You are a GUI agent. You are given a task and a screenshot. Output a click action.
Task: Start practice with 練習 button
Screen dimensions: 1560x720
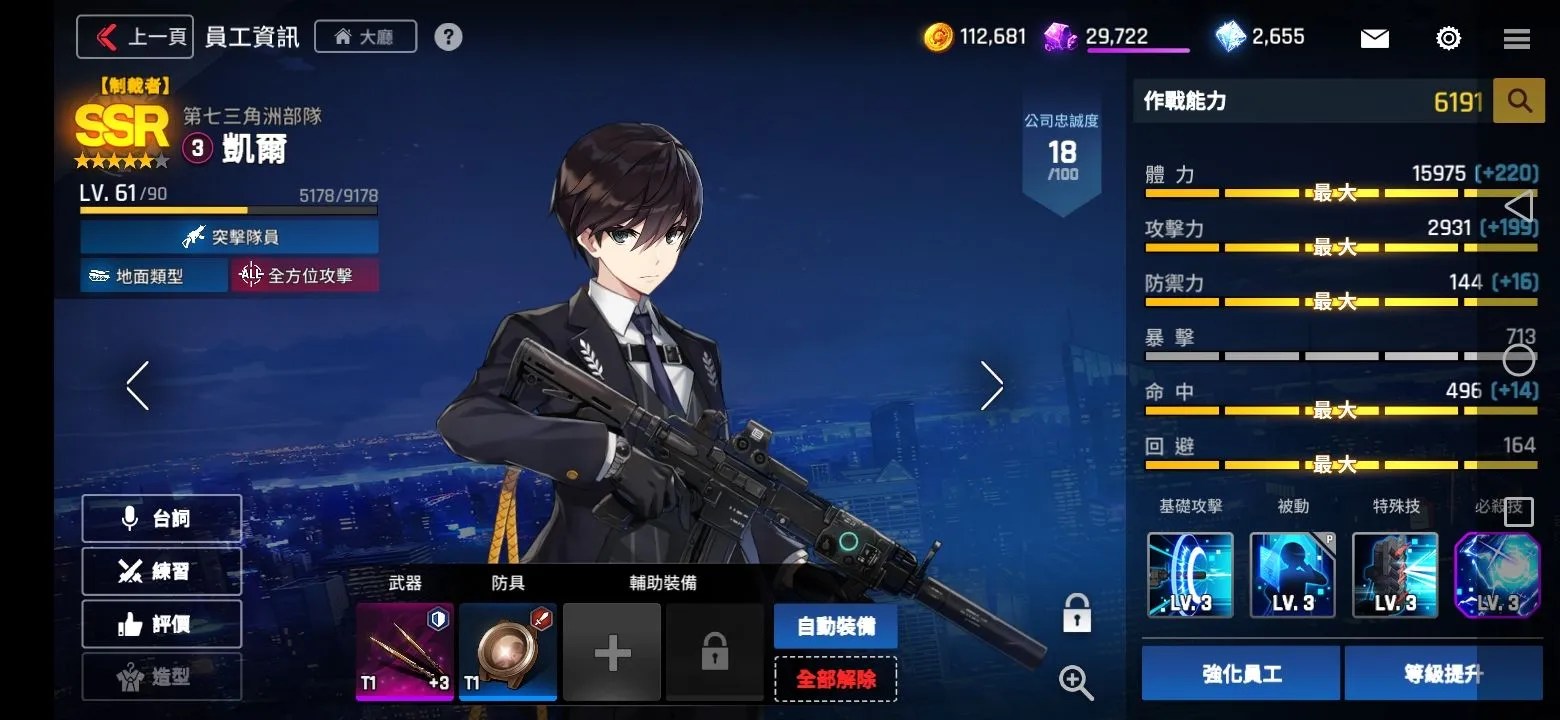click(x=162, y=571)
